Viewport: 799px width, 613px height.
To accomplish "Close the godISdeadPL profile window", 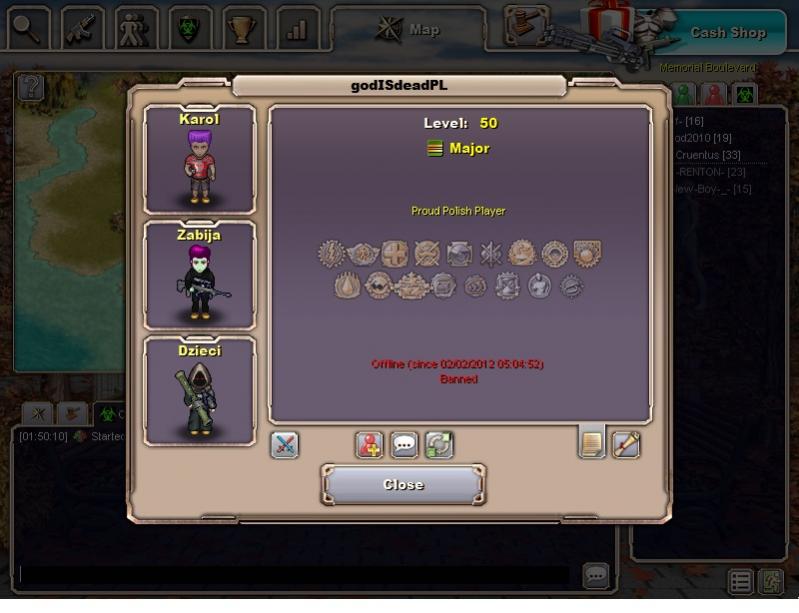I will click(403, 485).
